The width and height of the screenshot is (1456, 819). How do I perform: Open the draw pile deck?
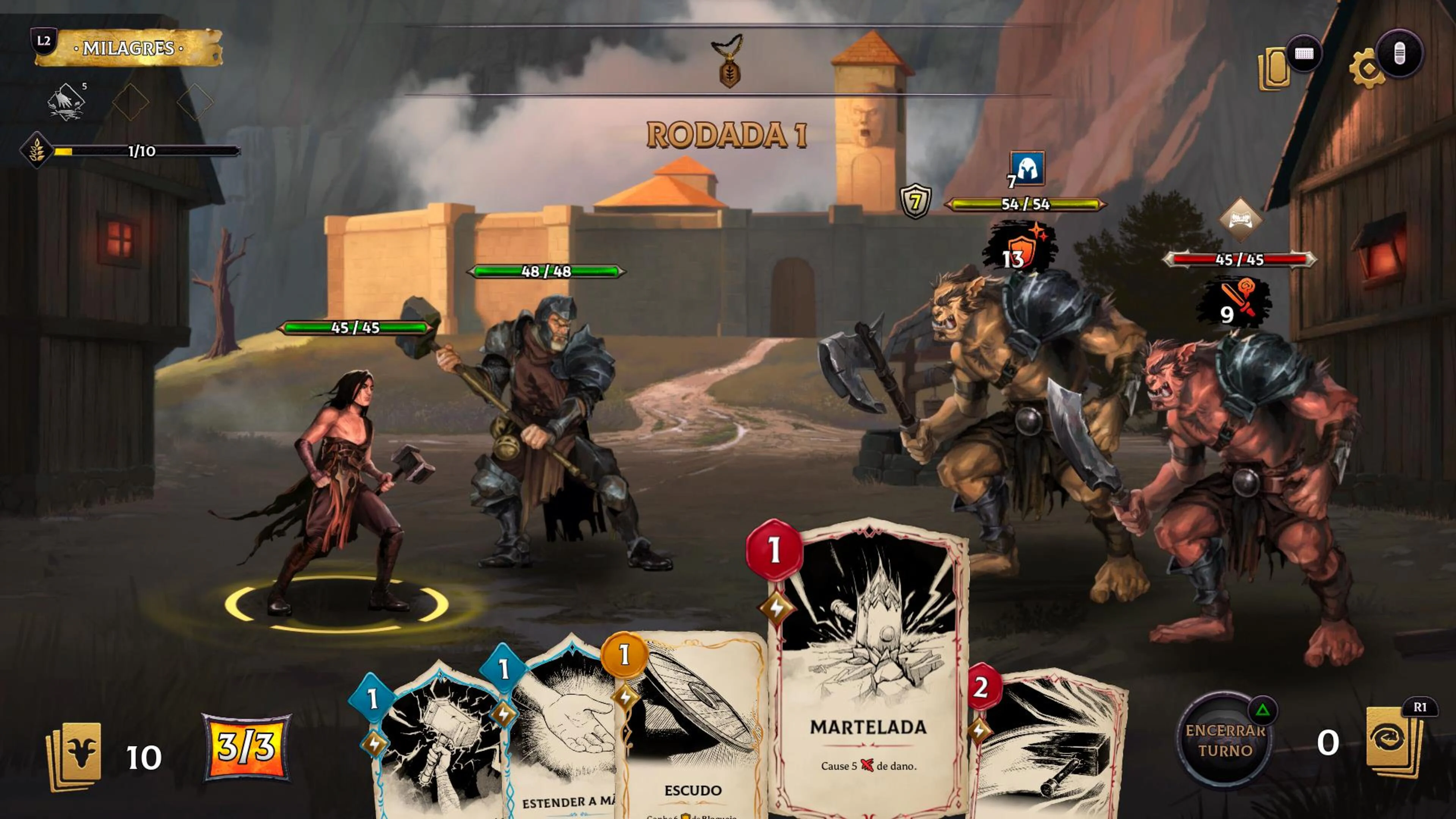[x=75, y=756]
